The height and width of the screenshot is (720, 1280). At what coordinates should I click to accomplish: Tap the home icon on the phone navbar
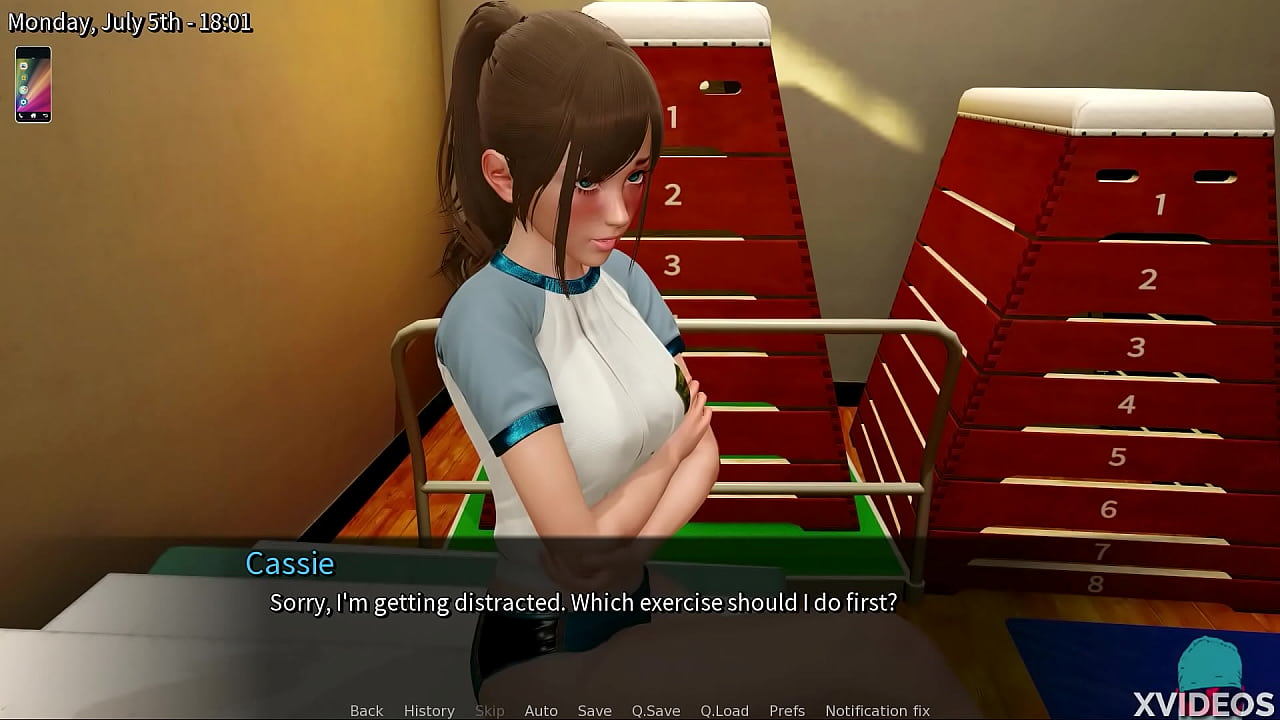pos(33,116)
